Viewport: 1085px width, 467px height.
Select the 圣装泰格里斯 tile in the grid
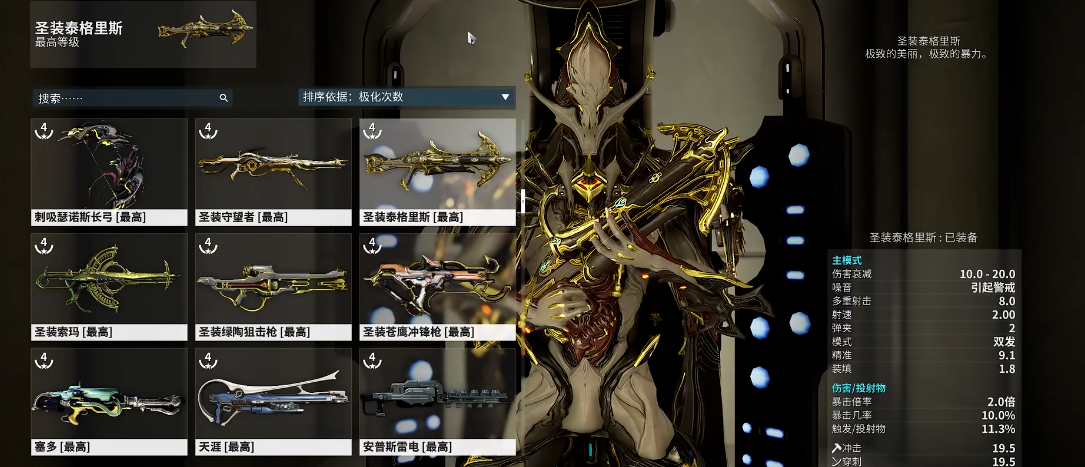pyautogui.click(x=437, y=169)
